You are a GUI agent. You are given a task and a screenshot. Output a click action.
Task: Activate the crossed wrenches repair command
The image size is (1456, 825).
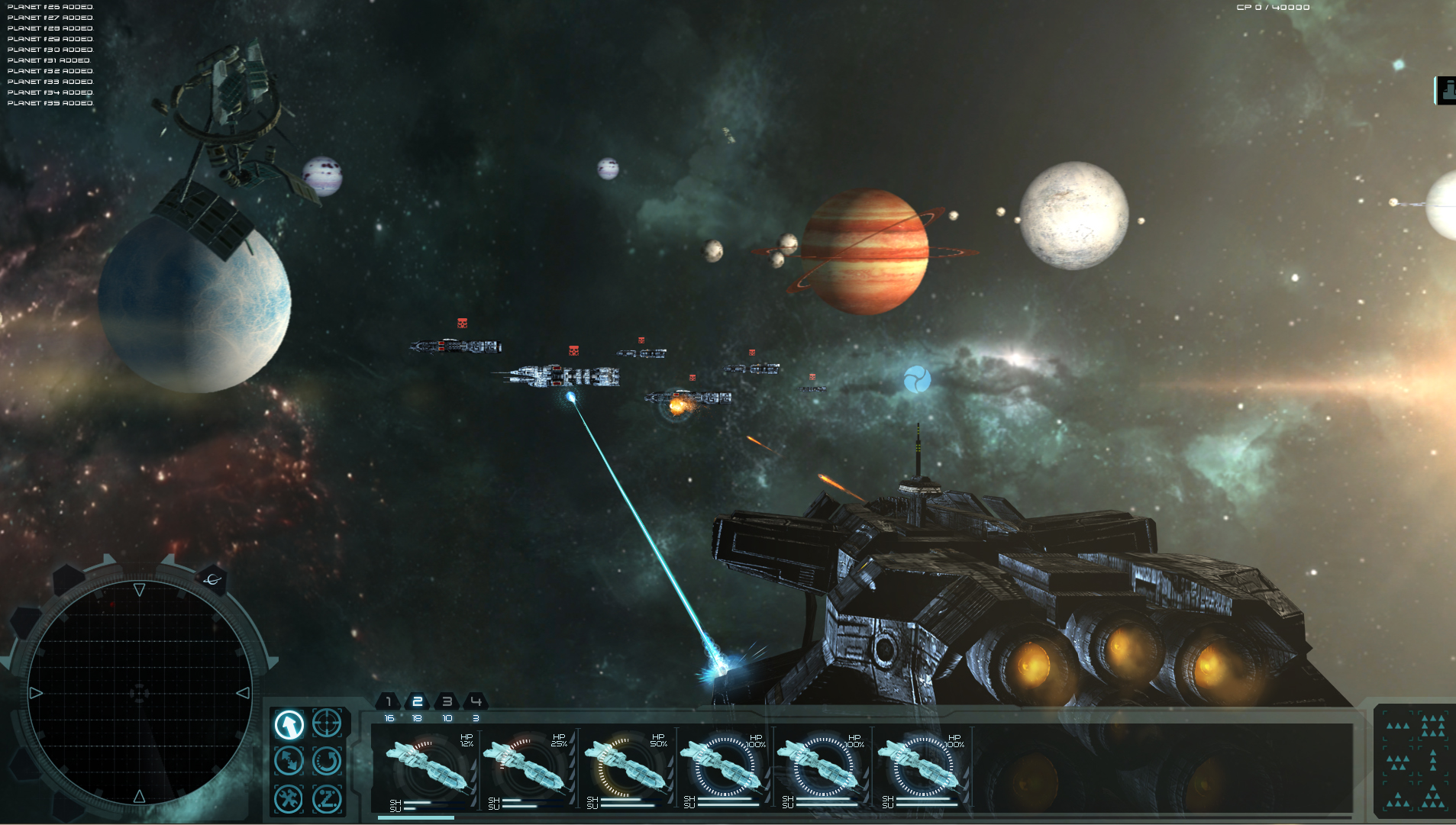(x=289, y=799)
